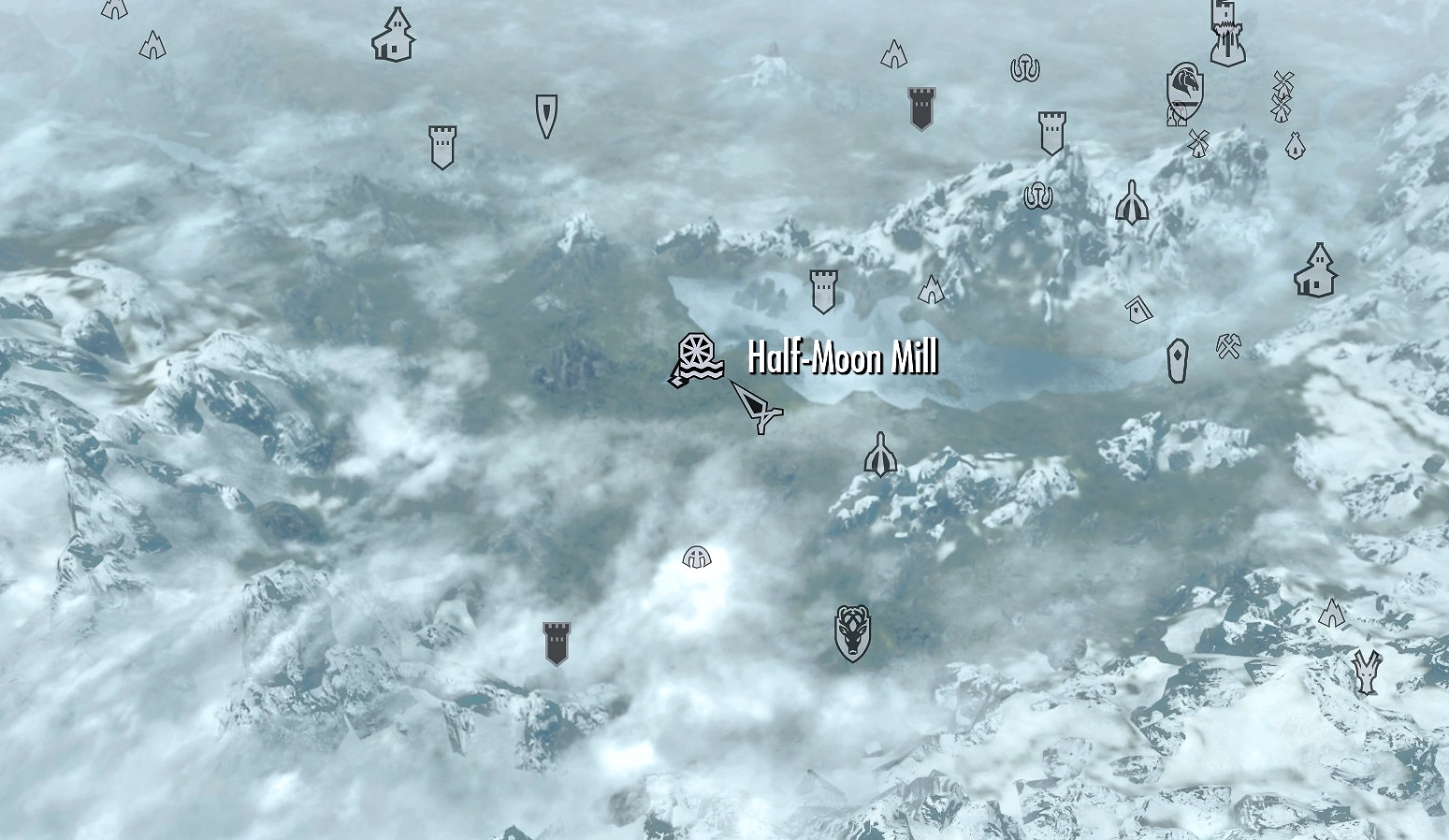Click the dome-shaped camp marker near center bottom
1449x840 pixels.
695,558
